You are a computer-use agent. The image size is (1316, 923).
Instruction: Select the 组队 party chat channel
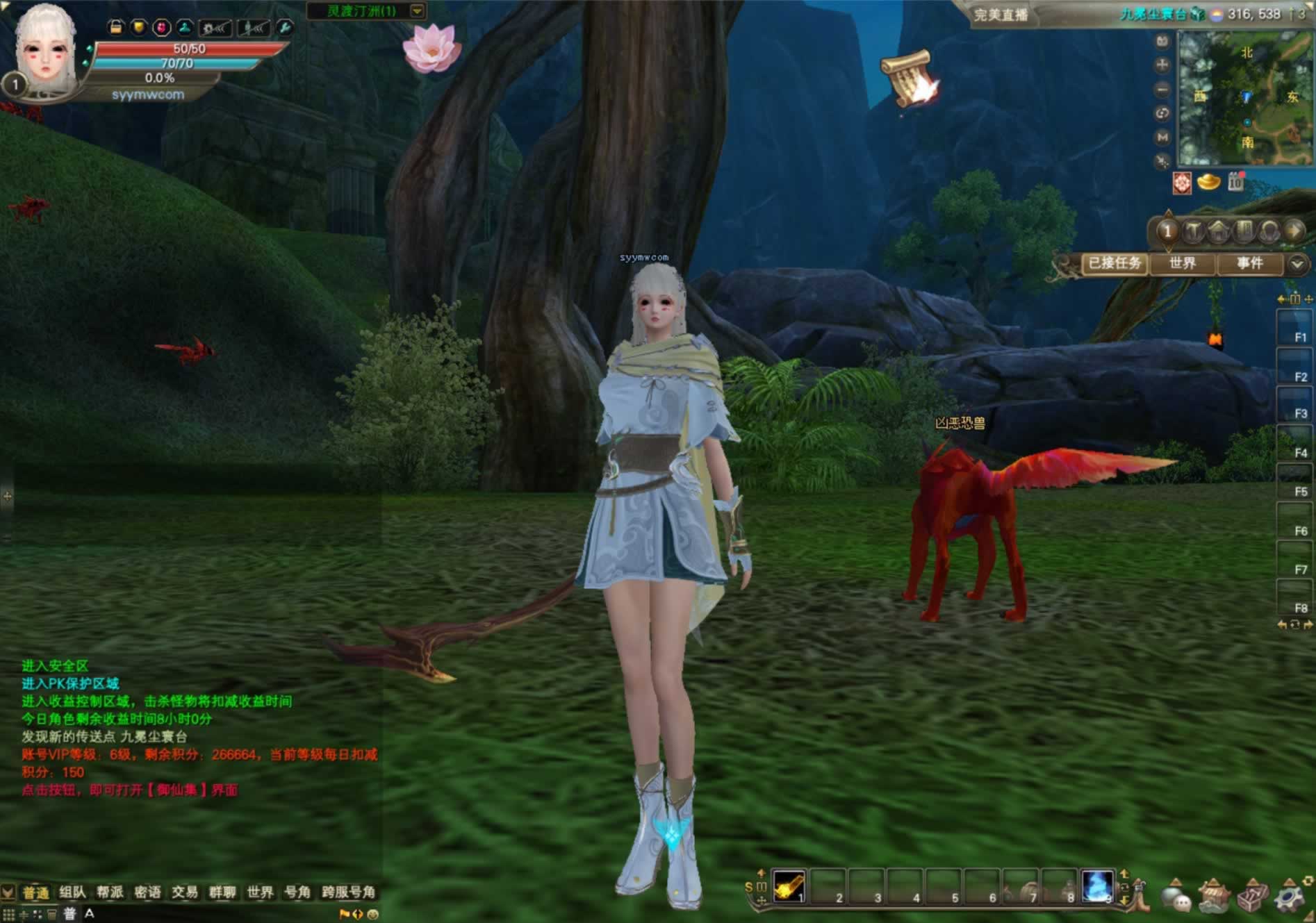click(72, 892)
